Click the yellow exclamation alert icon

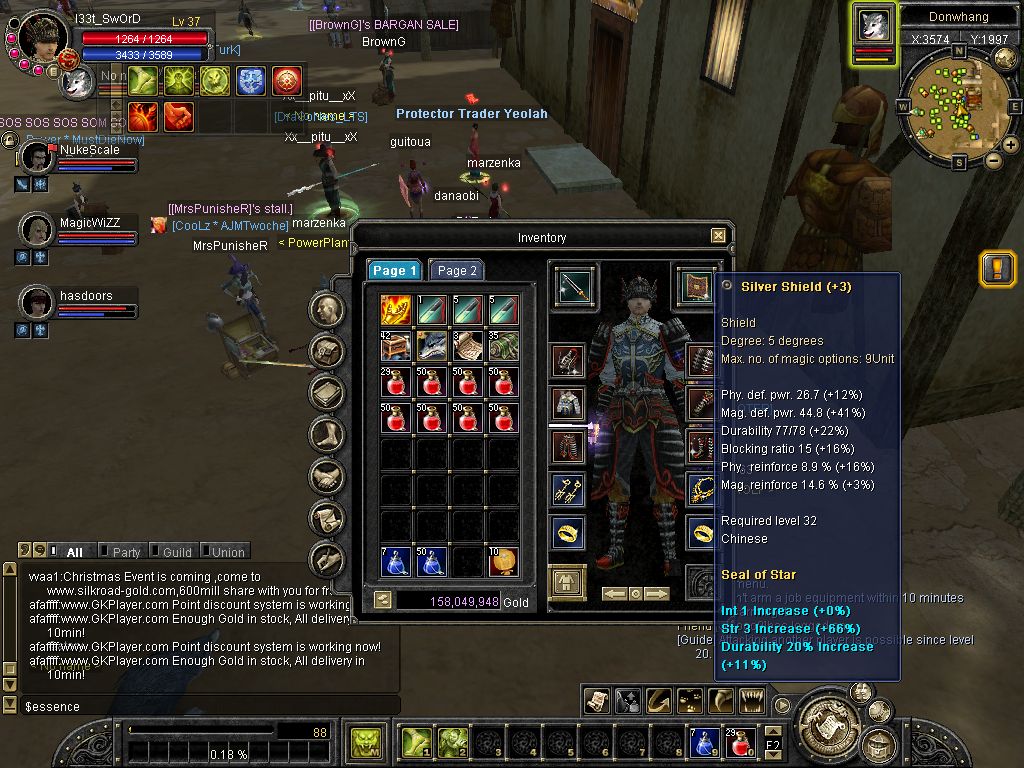tap(997, 269)
